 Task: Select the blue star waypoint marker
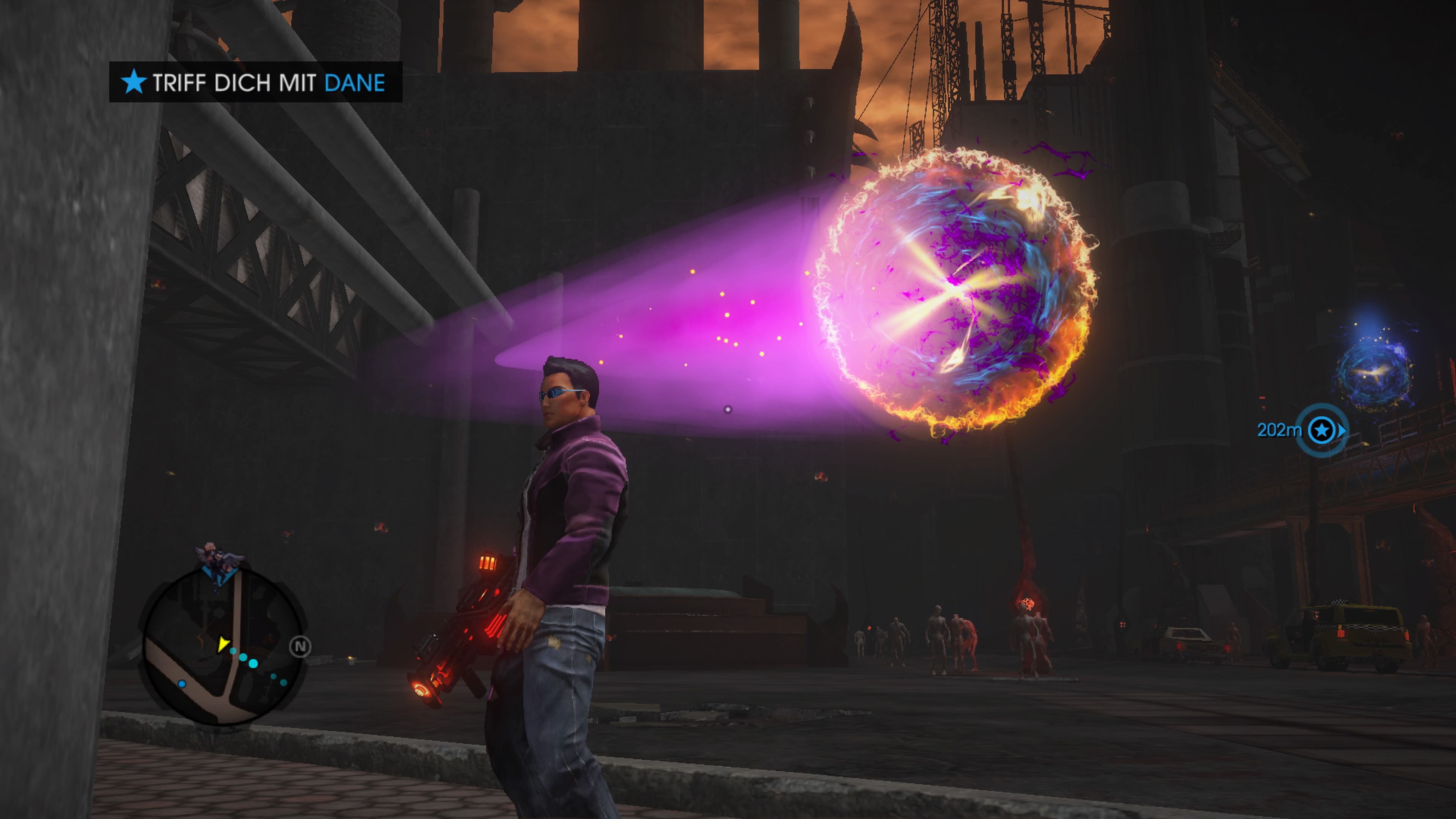(1321, 431)
